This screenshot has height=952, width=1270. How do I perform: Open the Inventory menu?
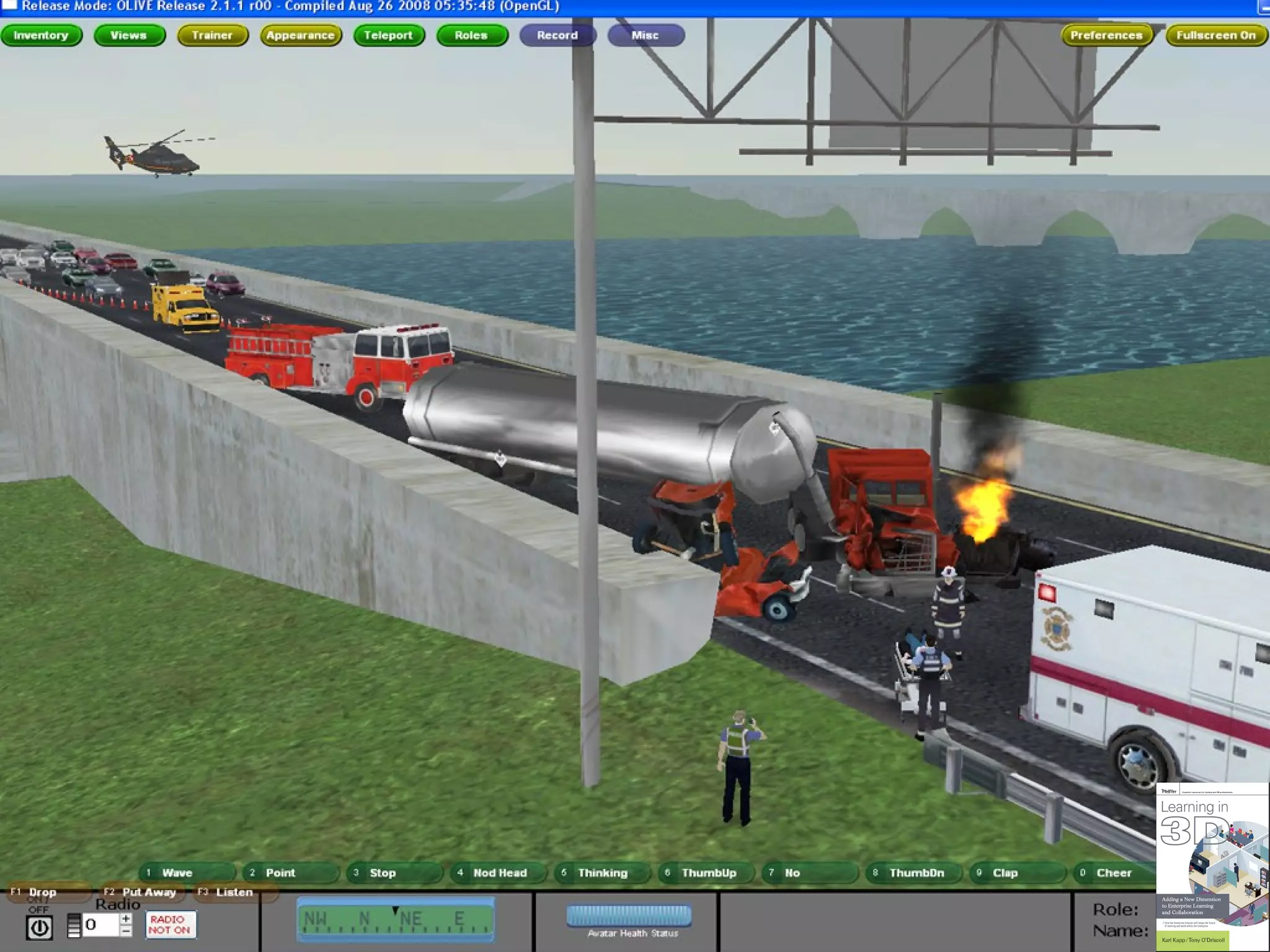pos(41,35)
